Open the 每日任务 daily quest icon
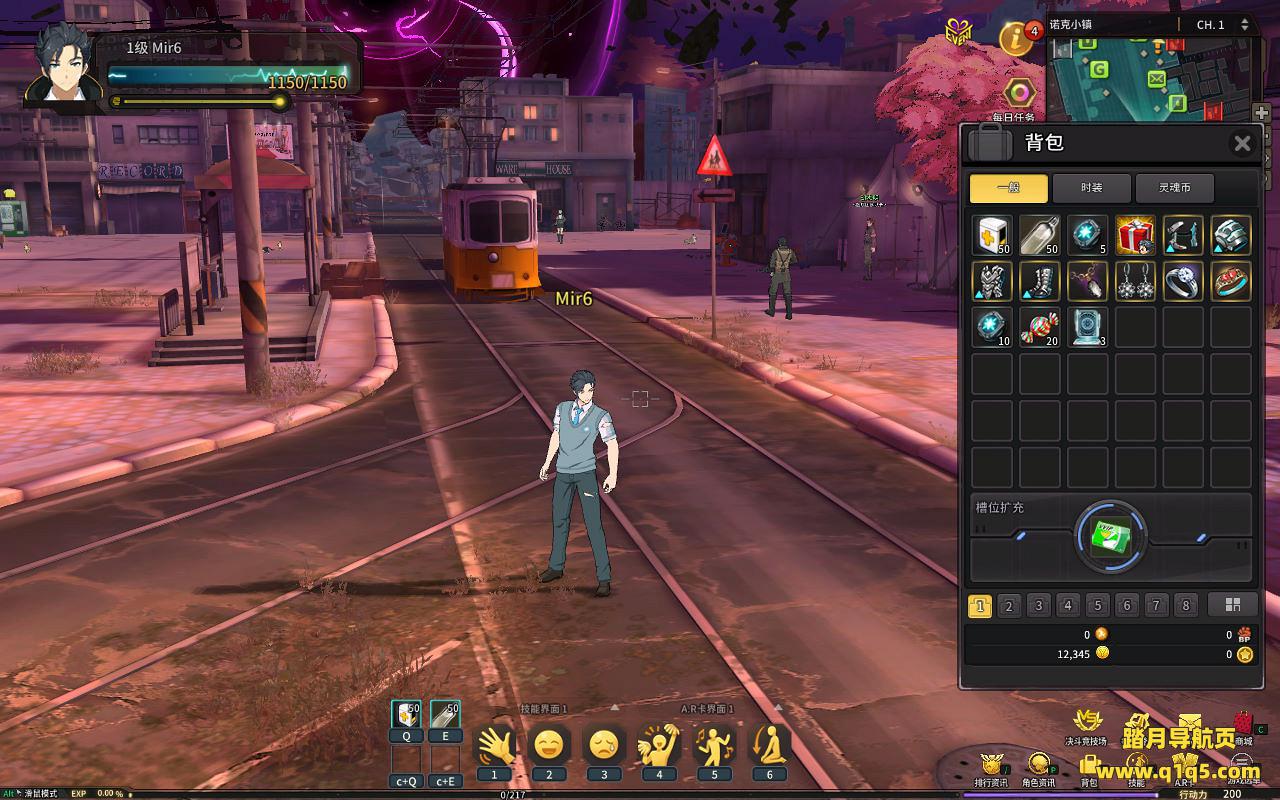Screen dimensions: 1280x800 (1019, 95)
